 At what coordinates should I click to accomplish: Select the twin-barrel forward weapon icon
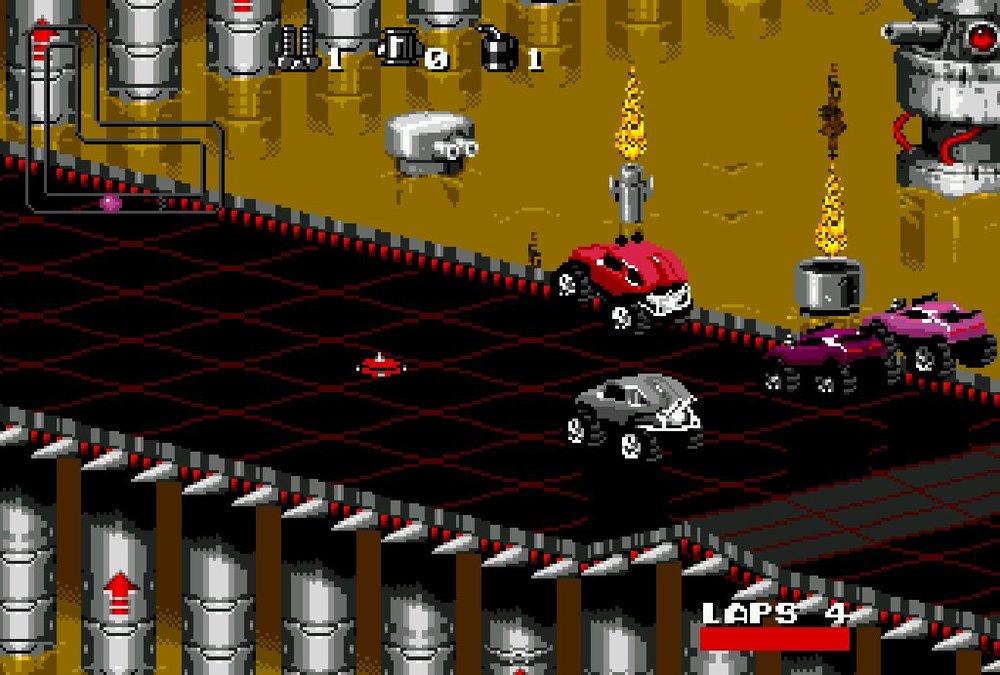297,47
